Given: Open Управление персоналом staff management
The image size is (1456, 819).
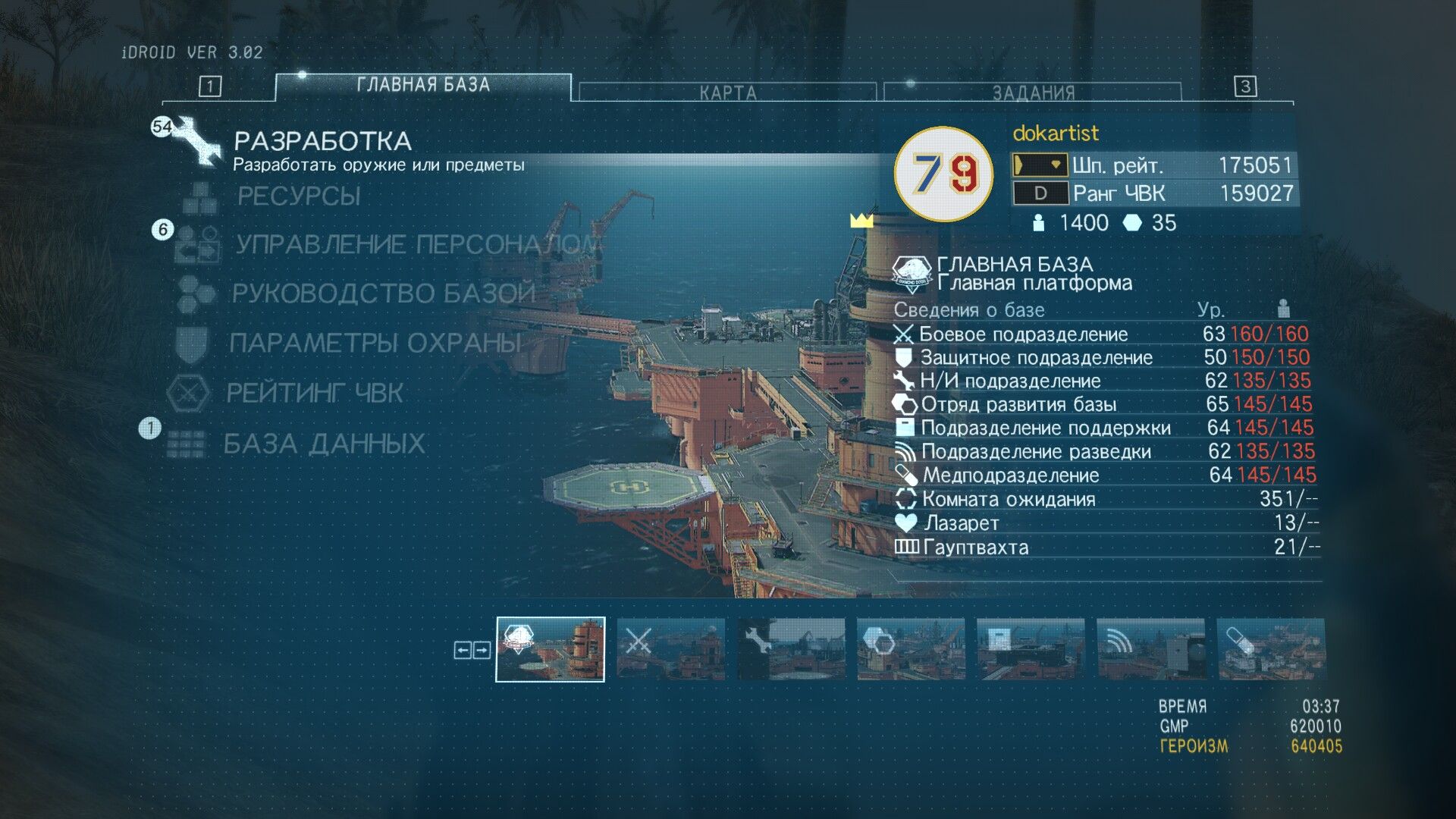Looking at the screenshot, I should click(416, 244).
